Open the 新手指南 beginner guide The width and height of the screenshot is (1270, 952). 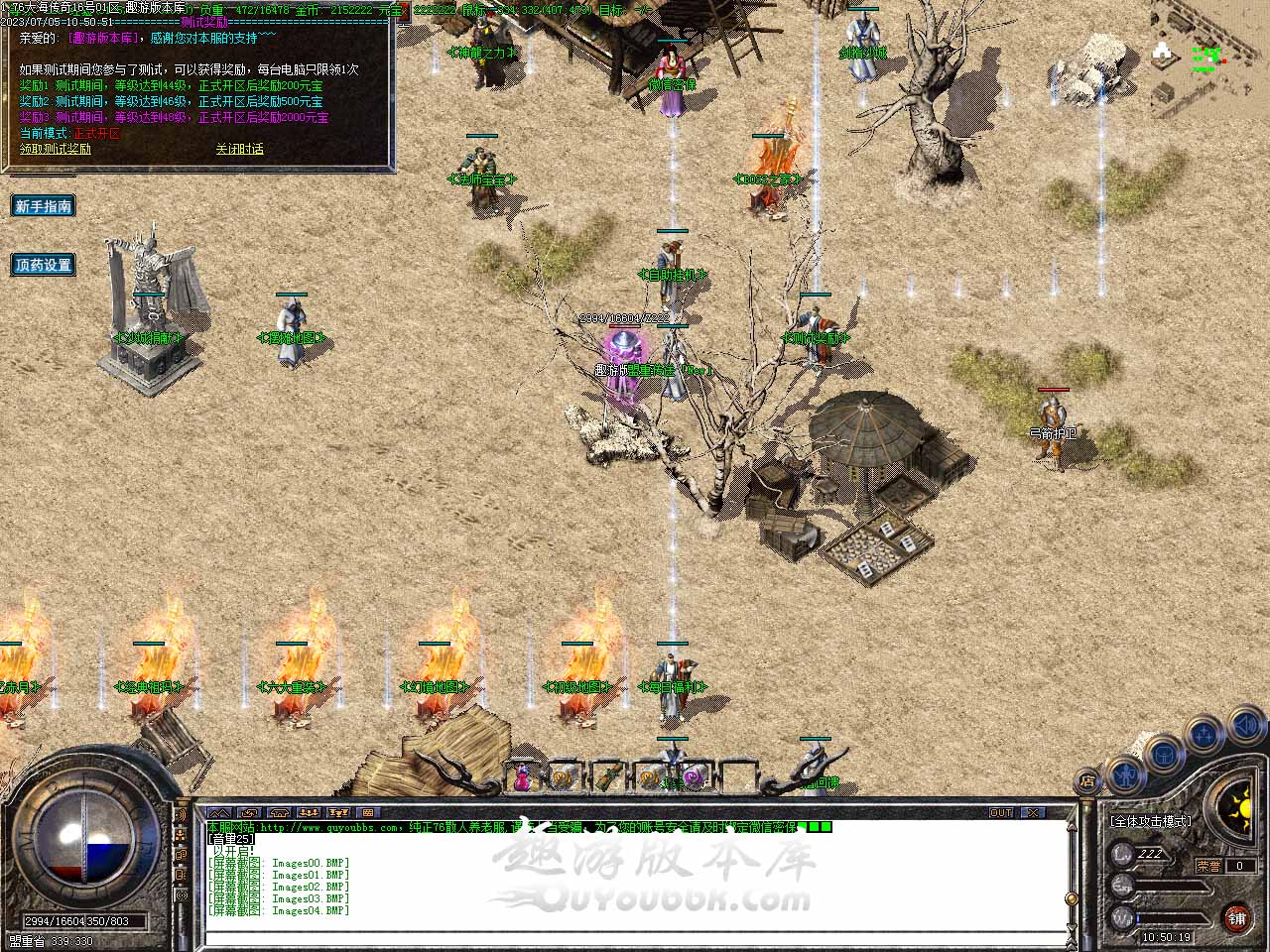pyautogui.click(x=44, y=206)
